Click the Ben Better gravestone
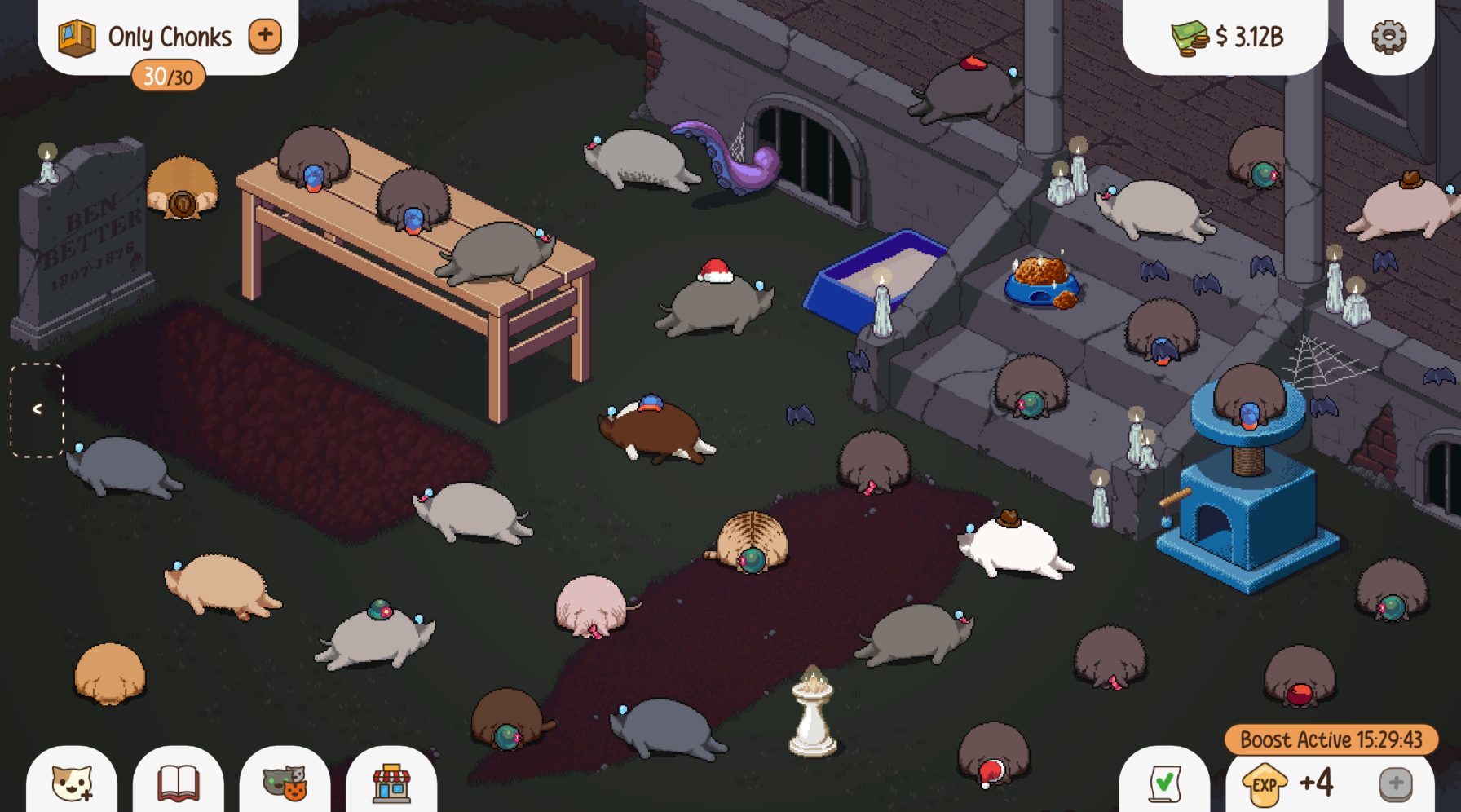 86,236
